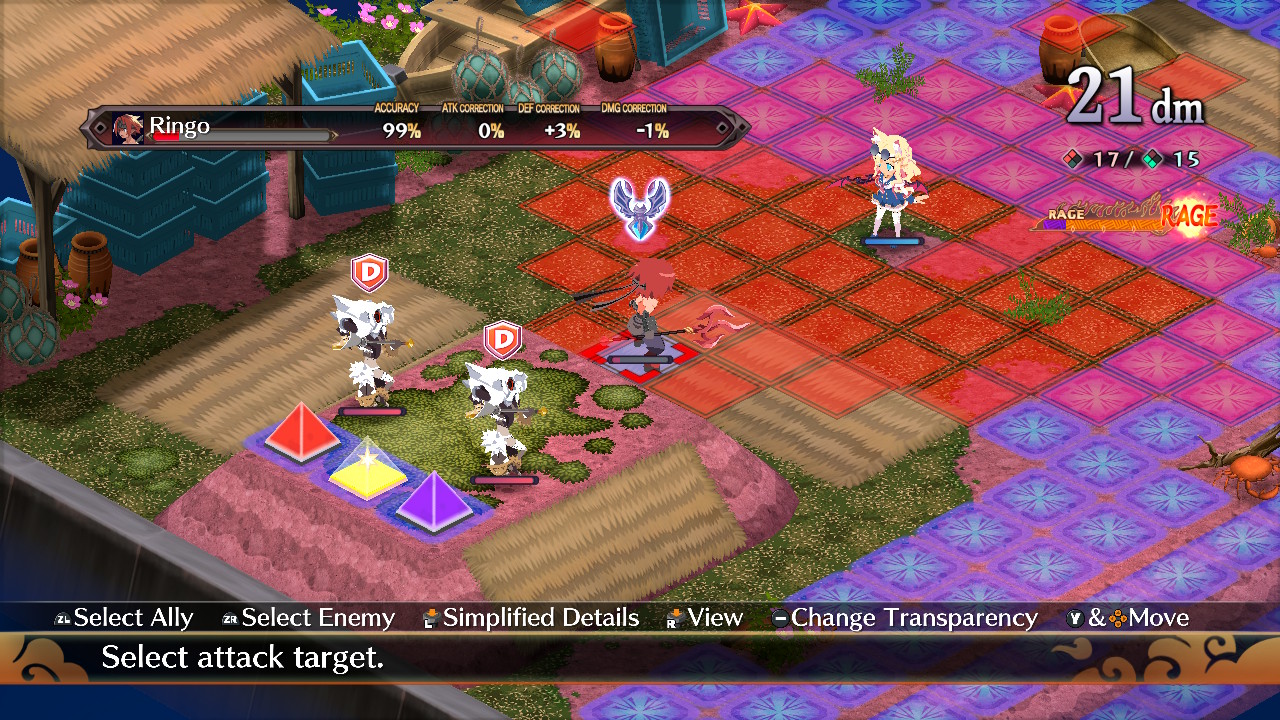Click Ringo's character portrait
1280x720 pixels.
point(130,127)
